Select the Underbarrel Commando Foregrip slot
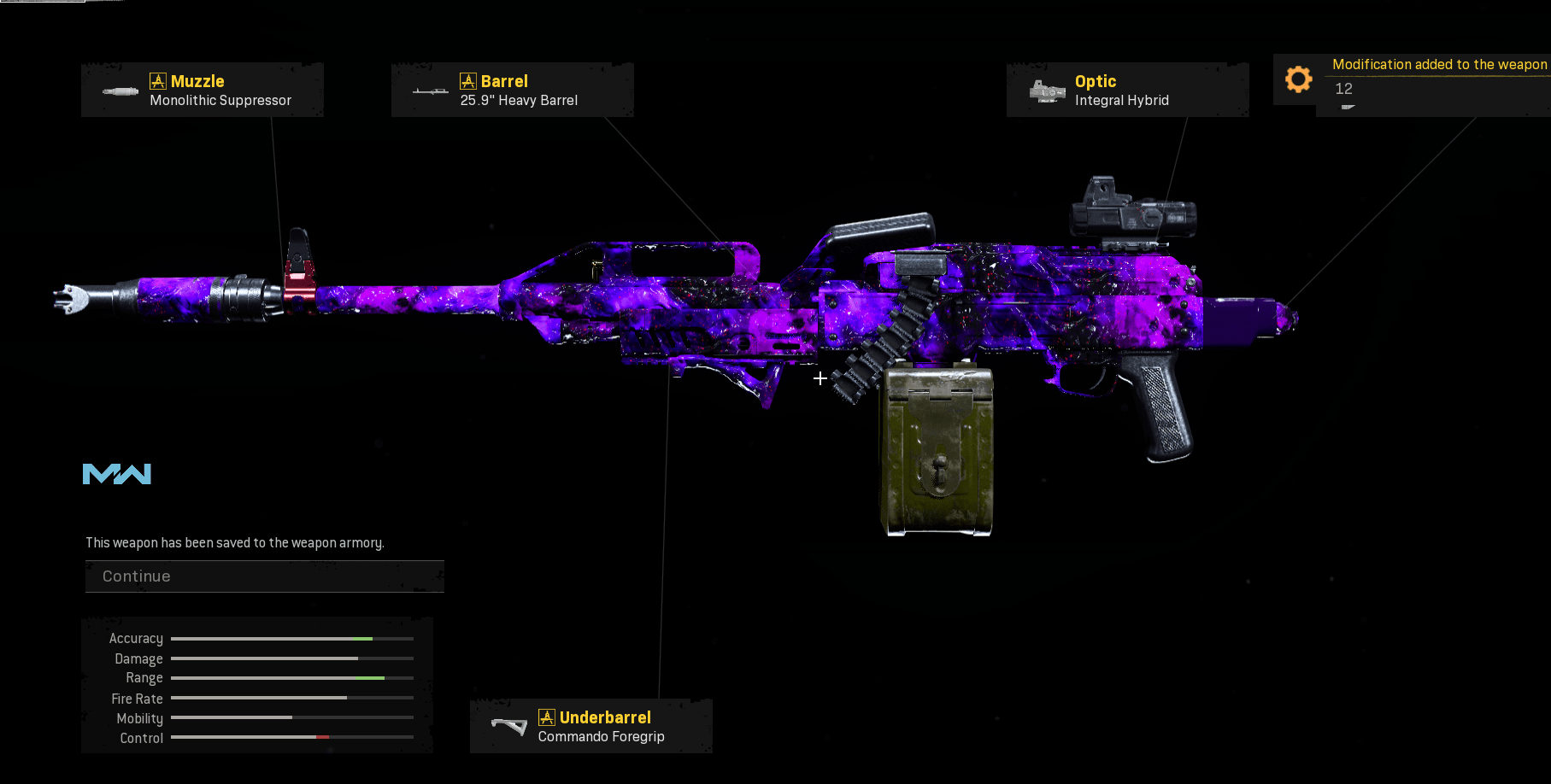The image size is (1551, 784). tap(591, 726)
